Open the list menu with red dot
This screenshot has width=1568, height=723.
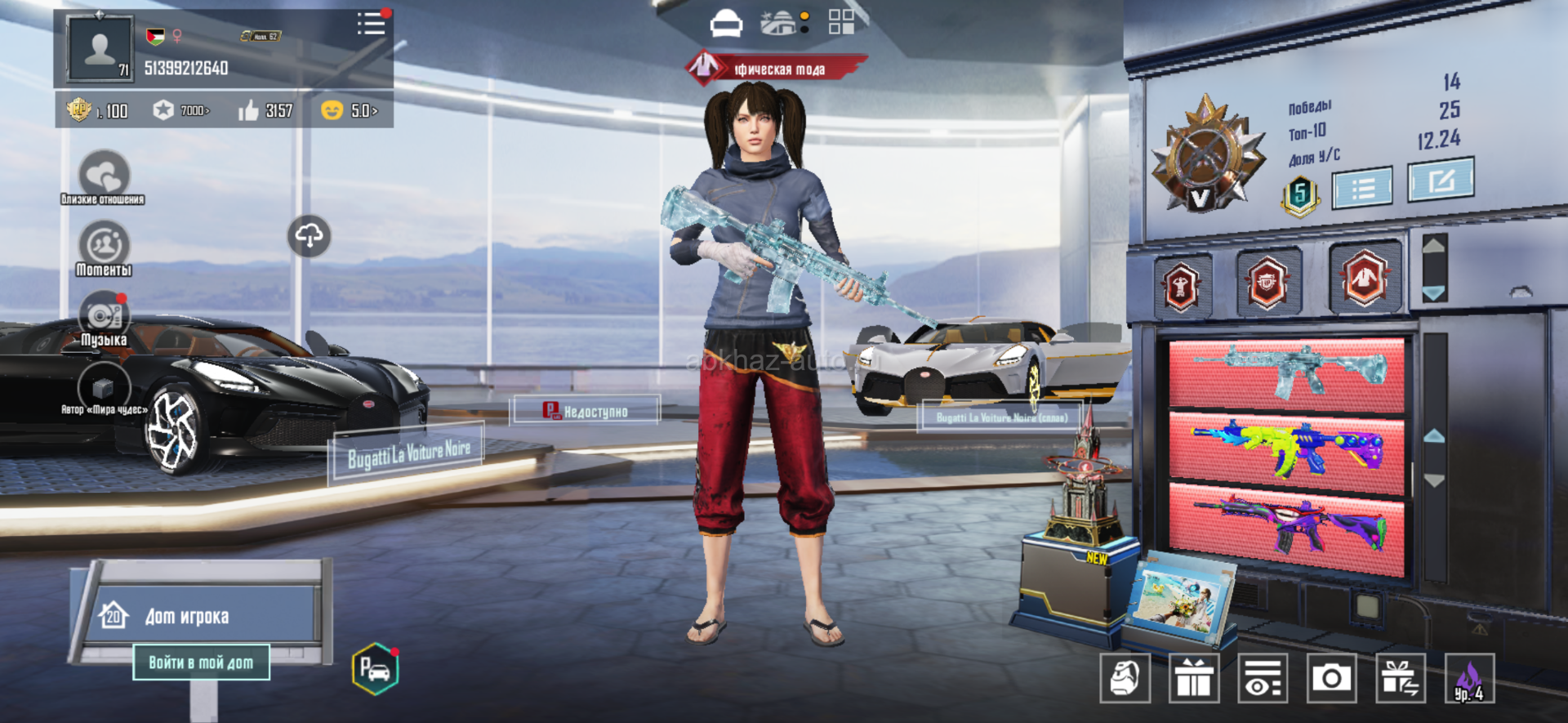372,24
